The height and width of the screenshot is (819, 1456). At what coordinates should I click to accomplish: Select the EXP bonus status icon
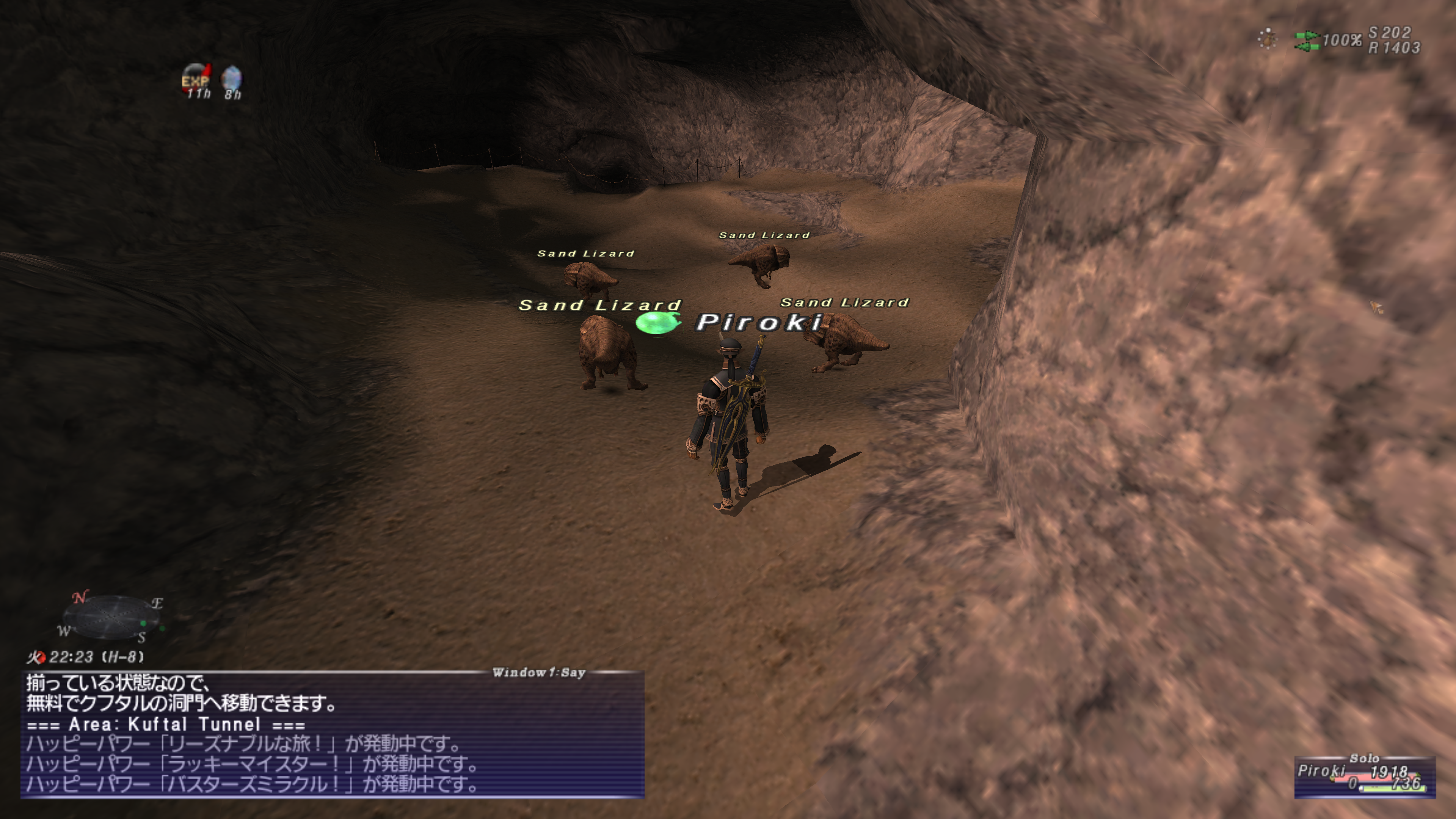pos(196,80)
